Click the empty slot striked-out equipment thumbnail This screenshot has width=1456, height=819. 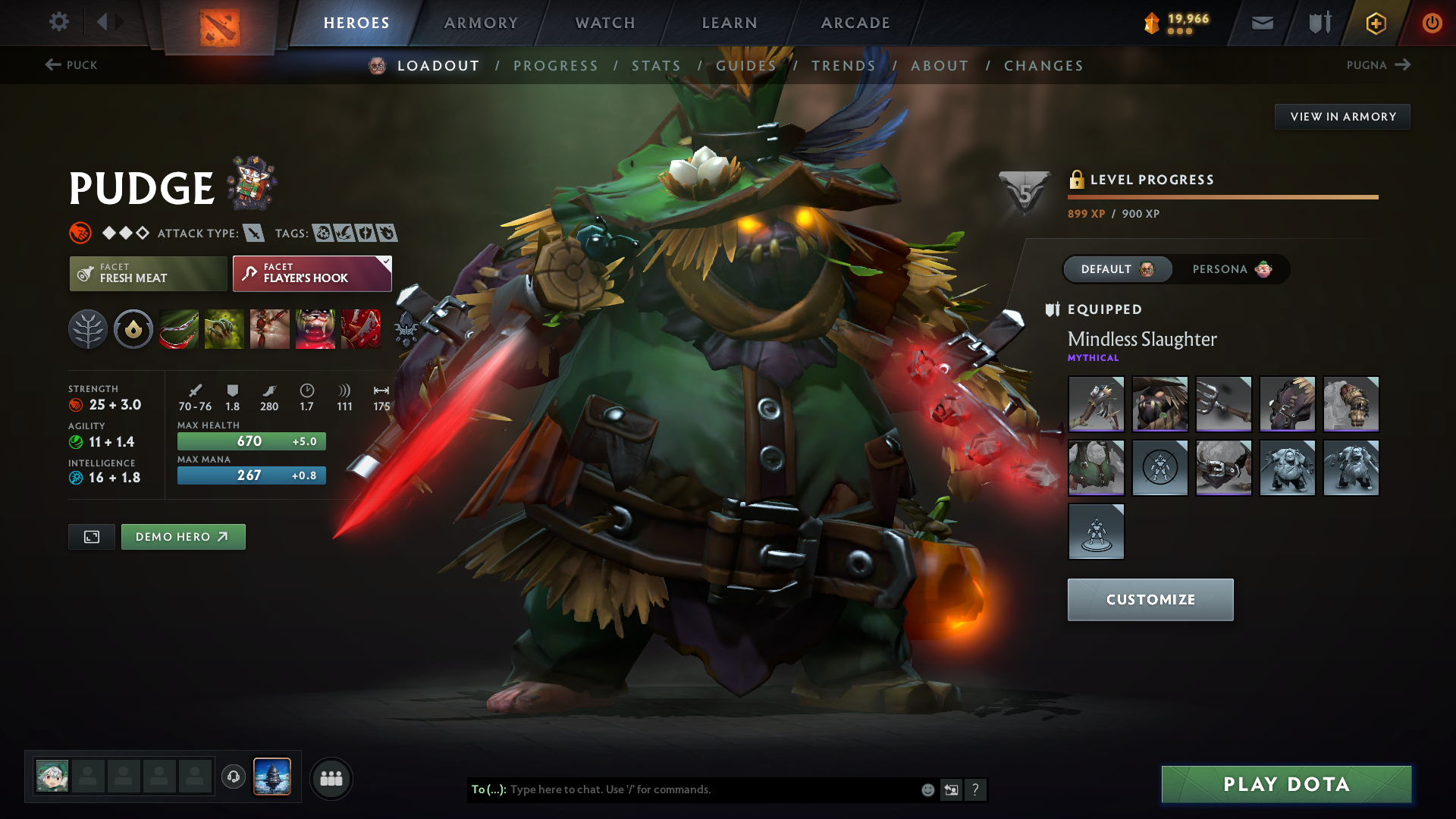[x=1159, y=468]
